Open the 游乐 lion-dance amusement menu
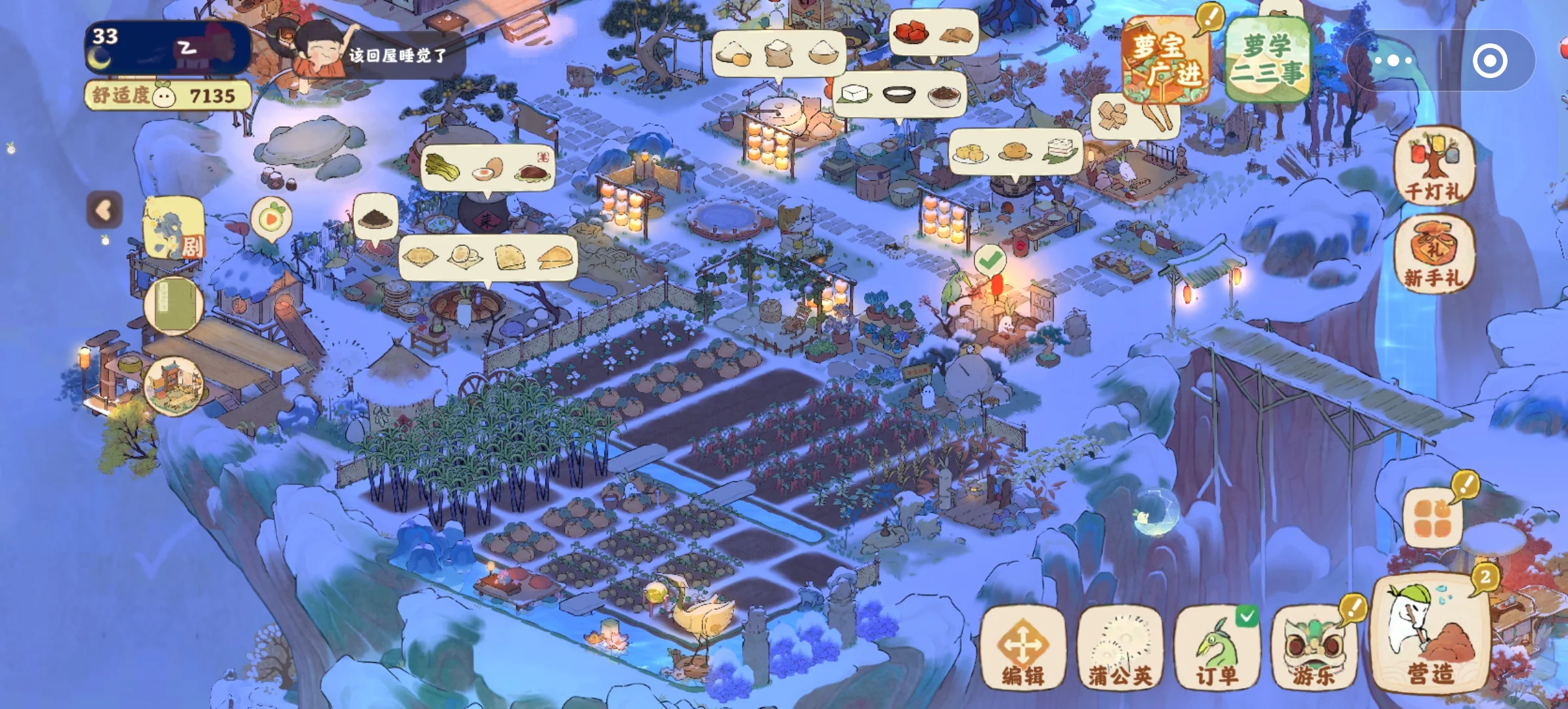 (1314, 649)
